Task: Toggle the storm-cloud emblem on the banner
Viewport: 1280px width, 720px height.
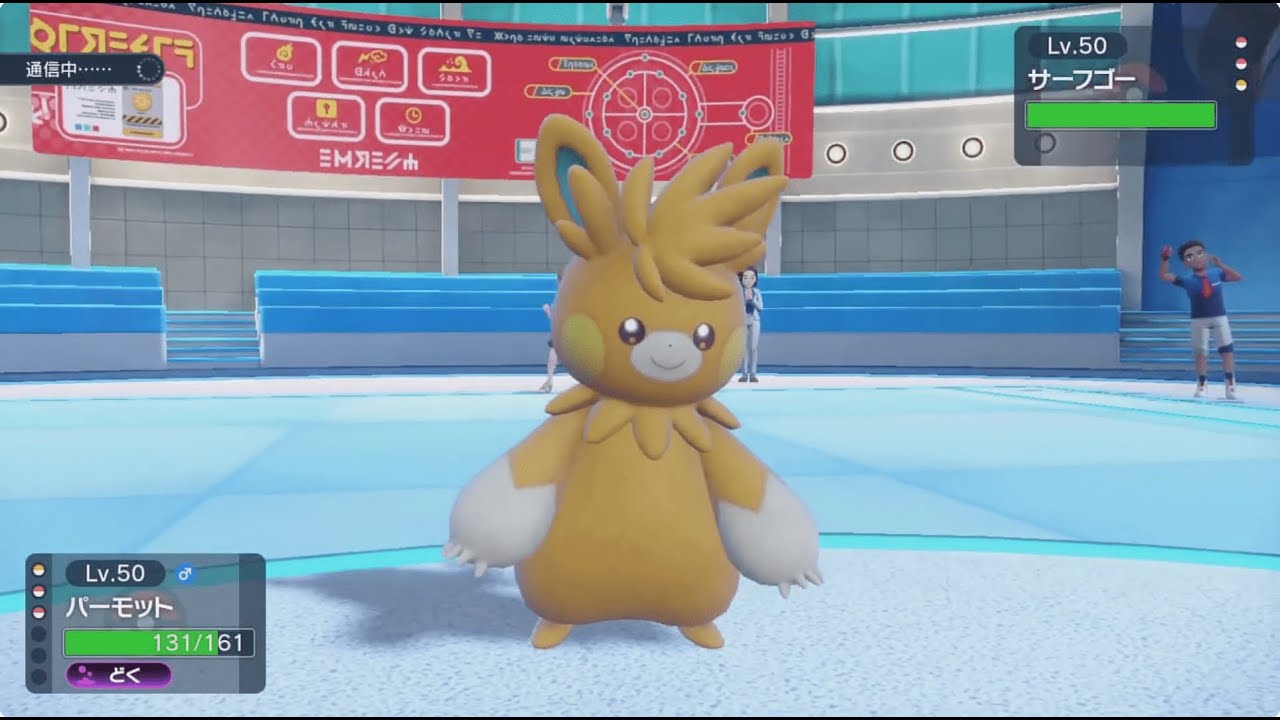Action: (x=372, y=56)
